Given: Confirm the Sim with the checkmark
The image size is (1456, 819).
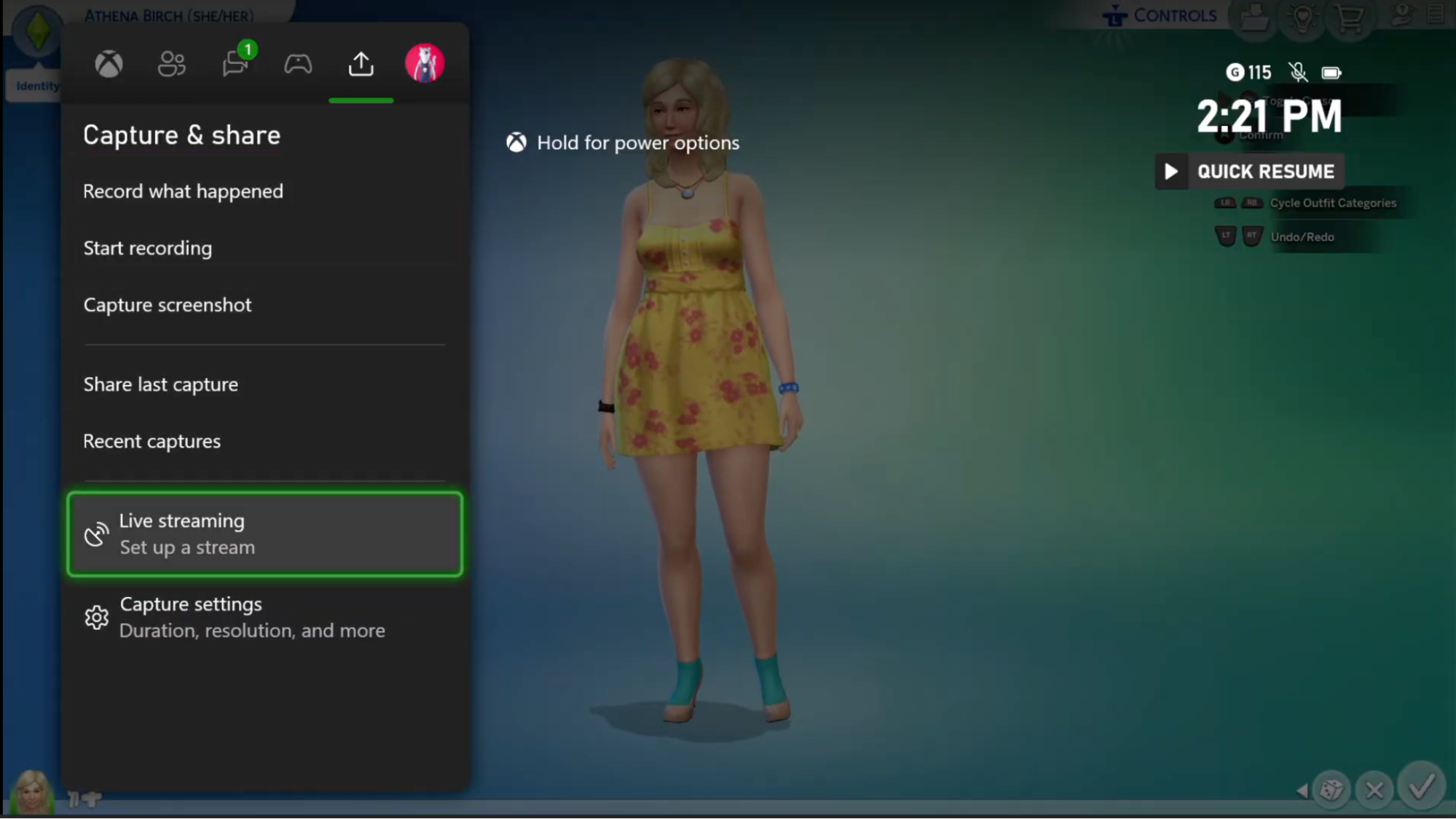Looking at the screenshot, I should [1420, 789].
